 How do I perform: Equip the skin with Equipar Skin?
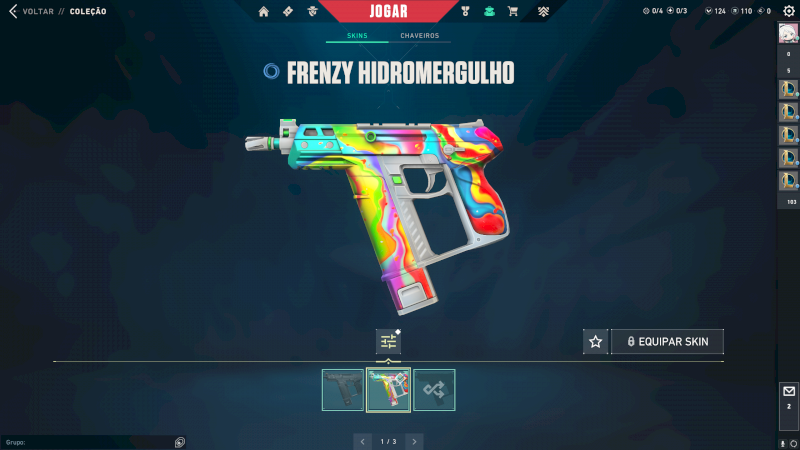pos(667,342)
